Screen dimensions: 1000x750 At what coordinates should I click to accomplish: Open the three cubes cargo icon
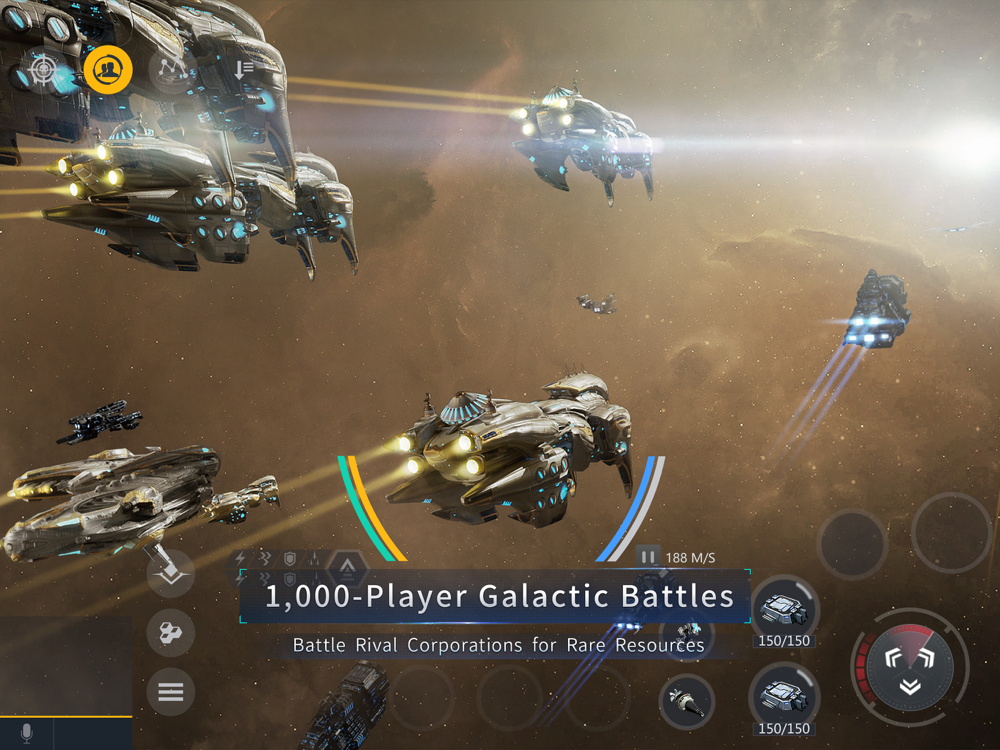pyautogui.click(x=170, y=632)
